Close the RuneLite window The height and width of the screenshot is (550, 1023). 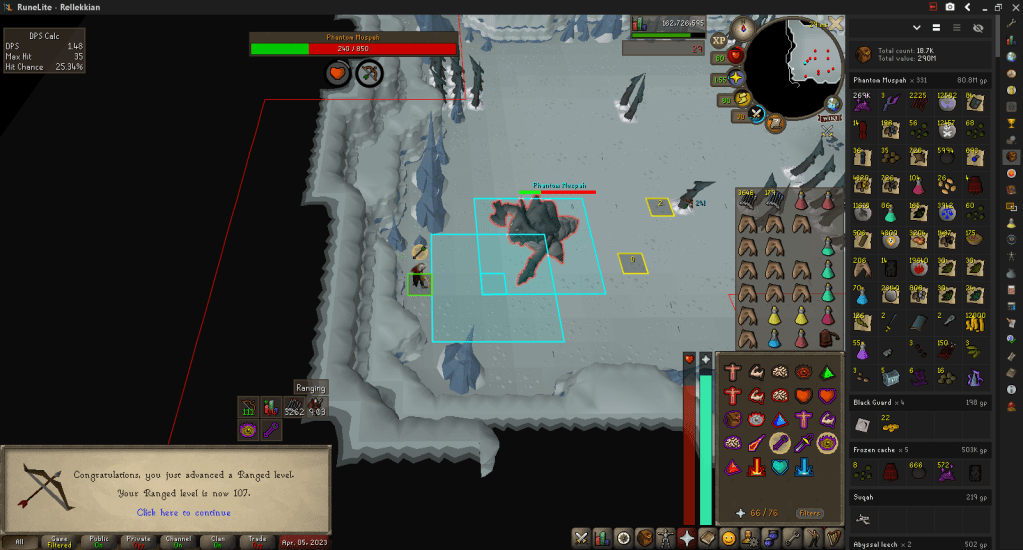click(x=1012, y=7)
